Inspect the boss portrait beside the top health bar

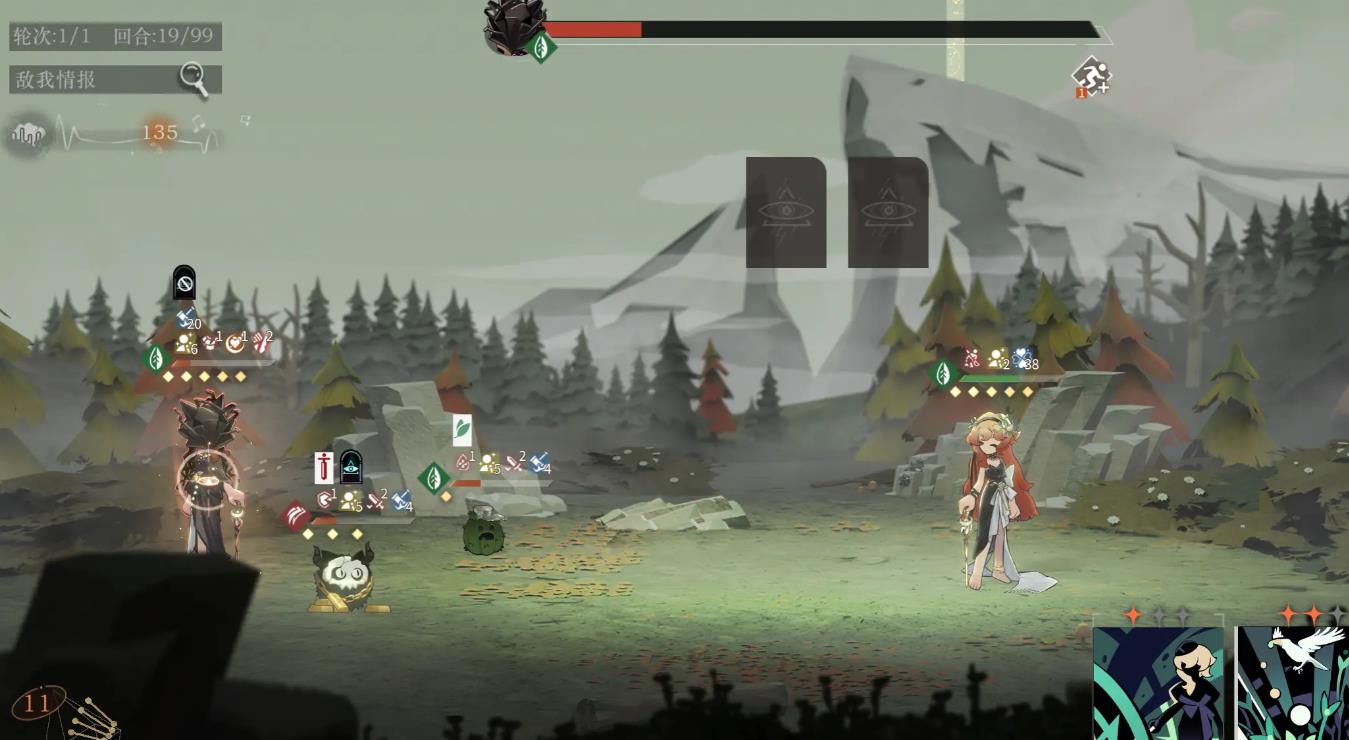pos(513,26)
